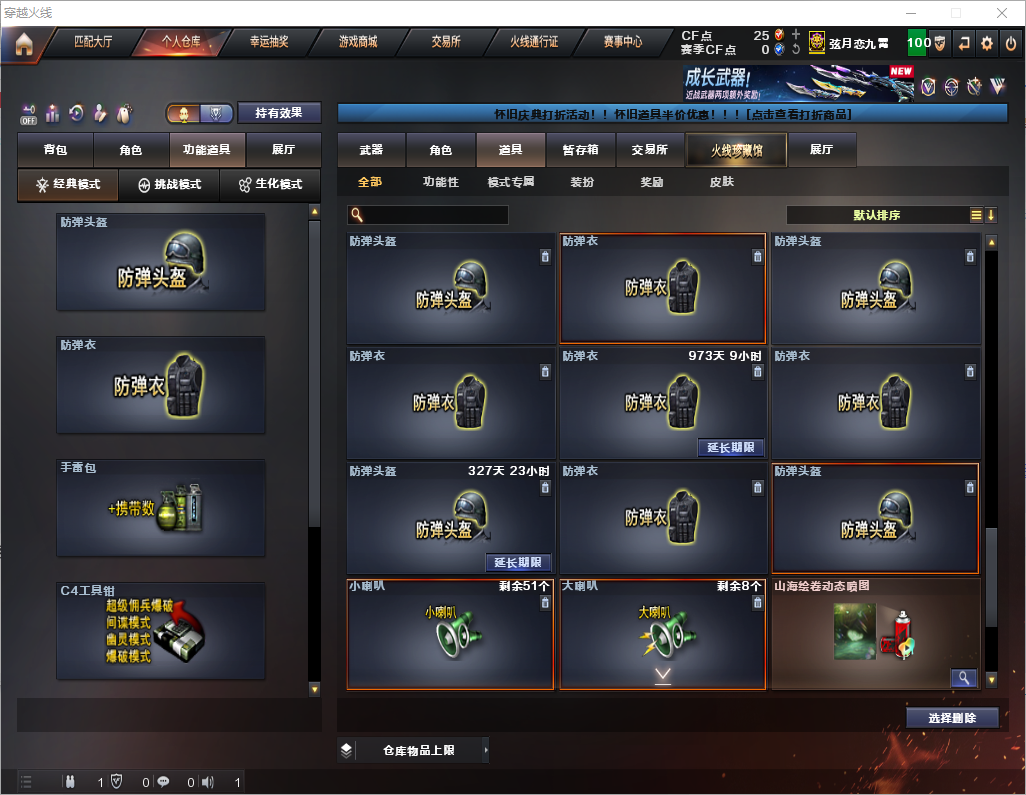Open the 火线通行证 battle pass
The height and width of the screenshot is (795, 1026).
(x=534, y=42)
